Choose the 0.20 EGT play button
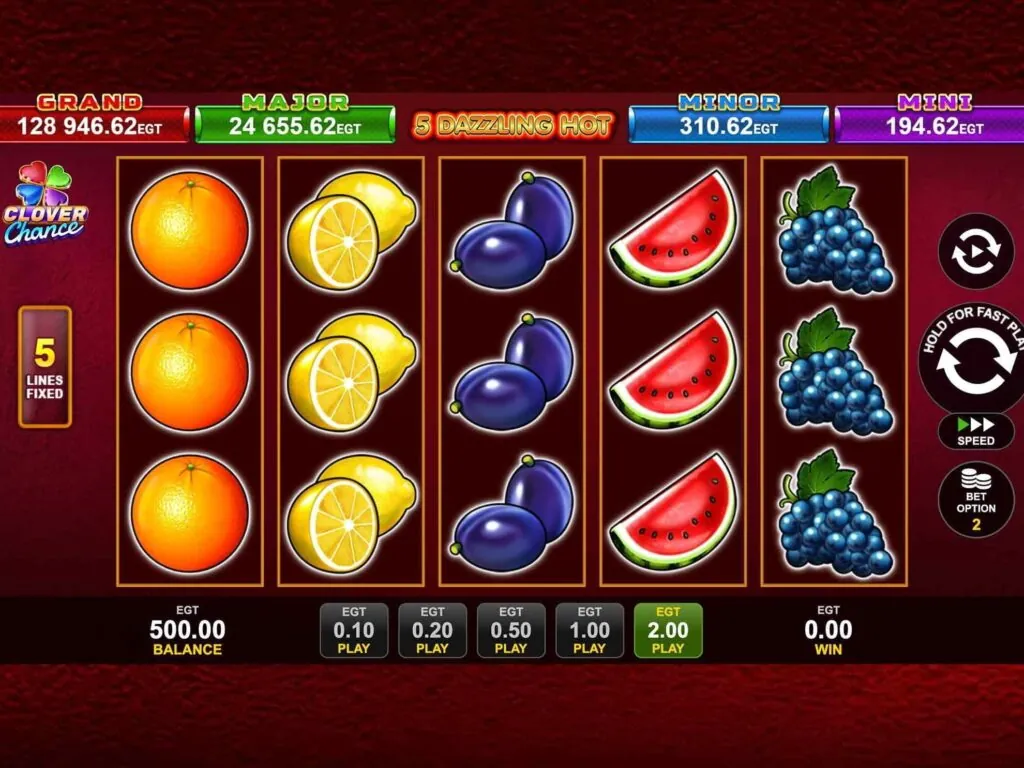Image resolution: width=1024 pixels, height=768 pixels. coord(432,631)
